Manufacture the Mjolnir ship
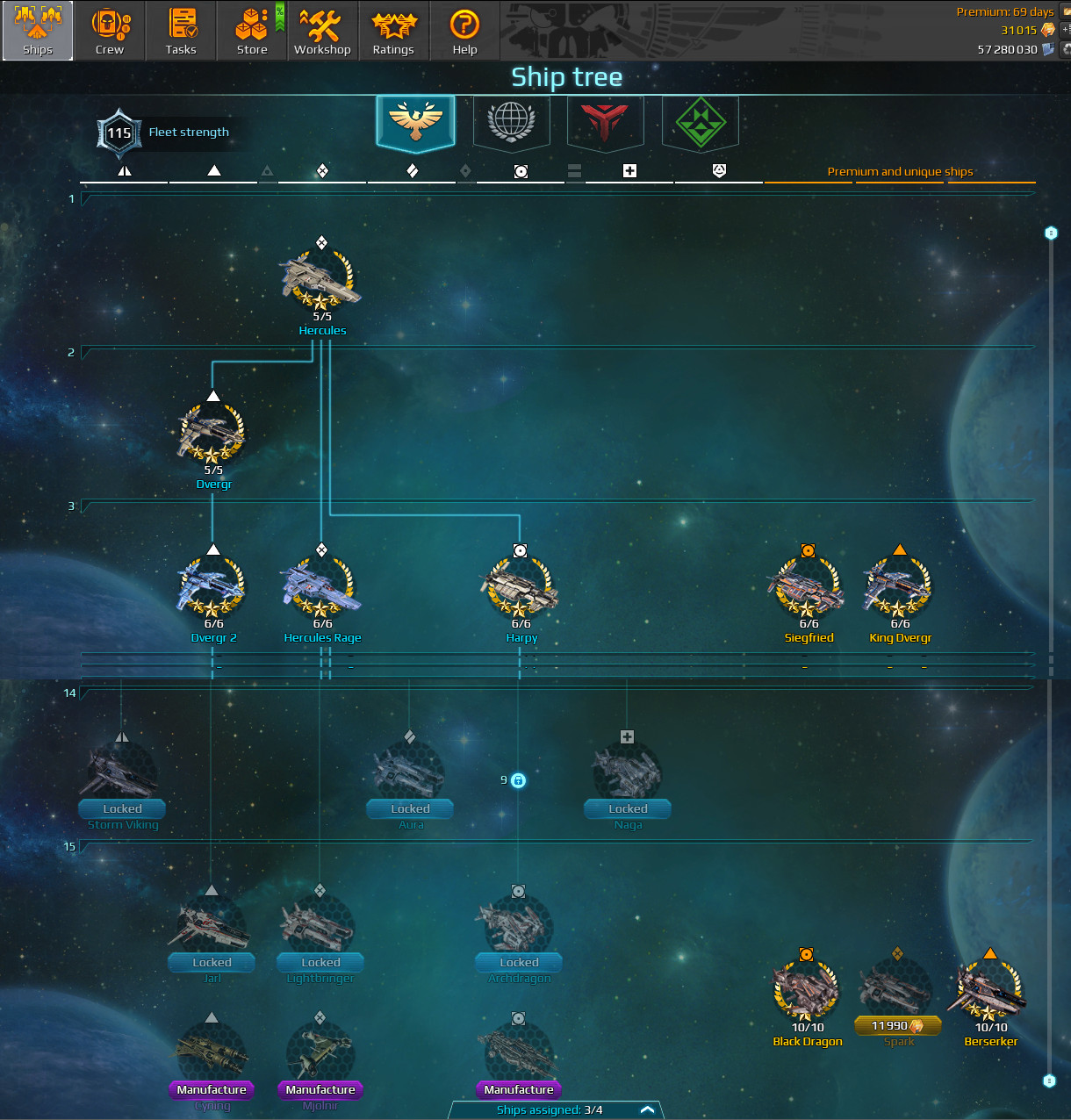The width and height of the screenshot is (1071, 1120). tap(320, 1090)
